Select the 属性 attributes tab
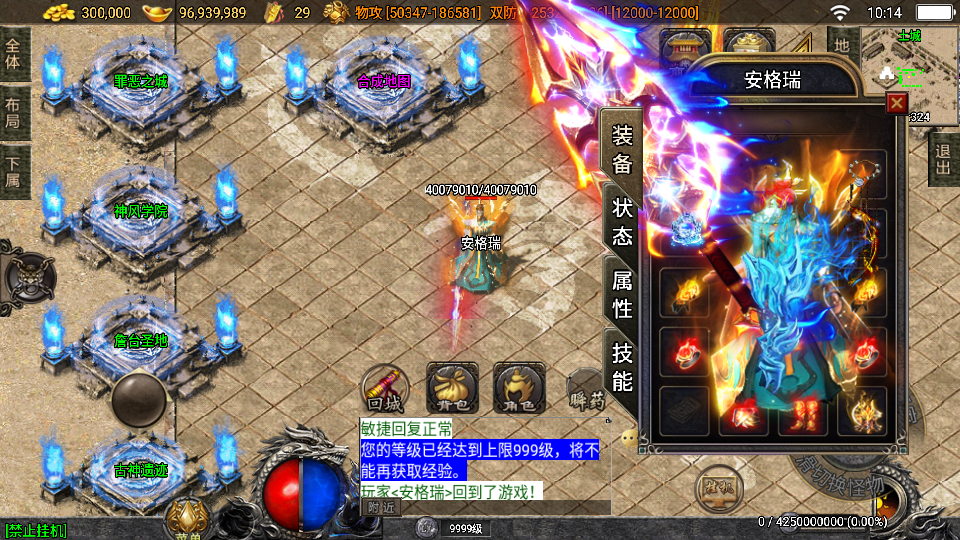960x540 pixels. (x=621, y=295)
